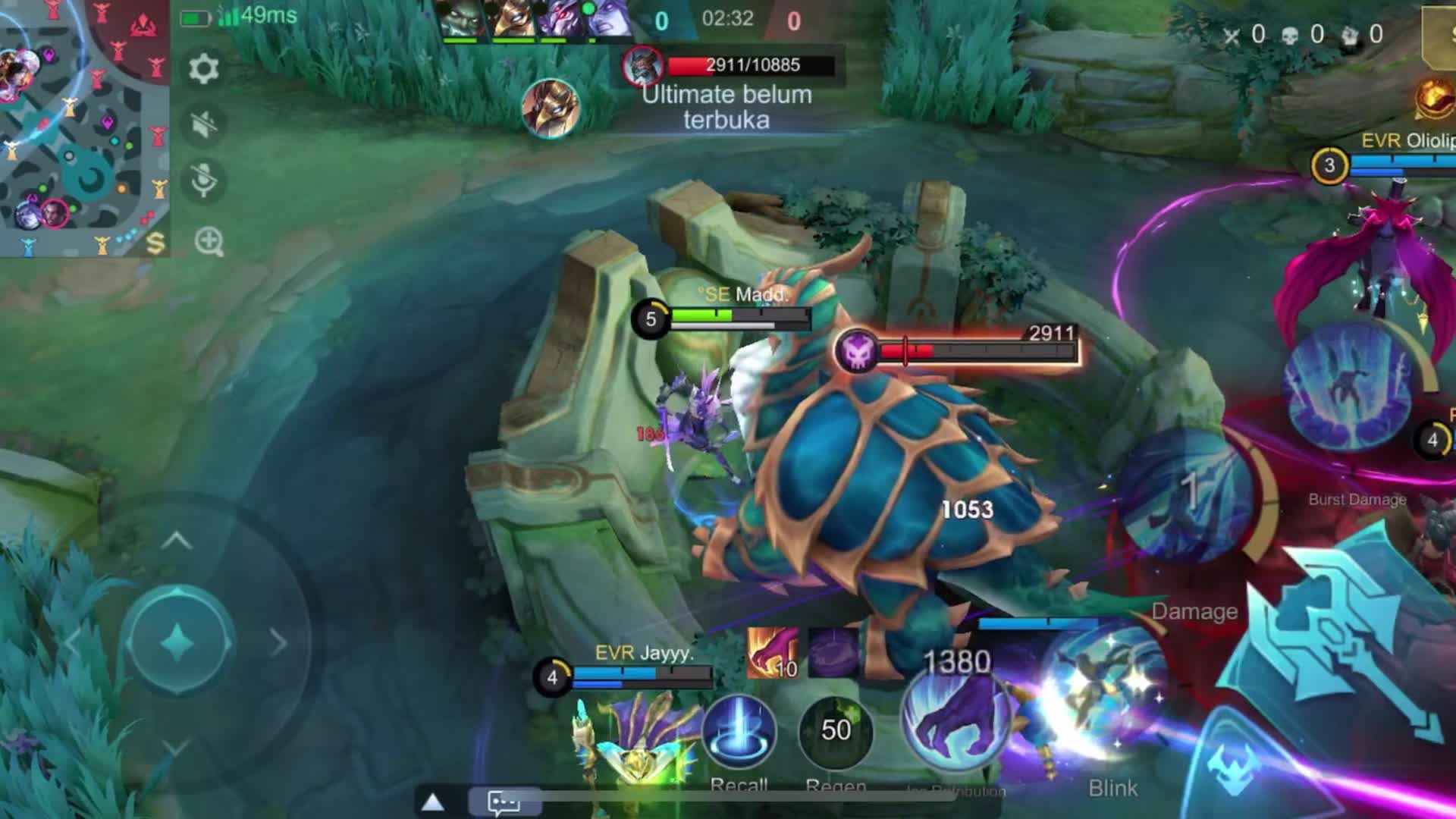Cast the Burst Damage skill

[x=1351, y=387]
